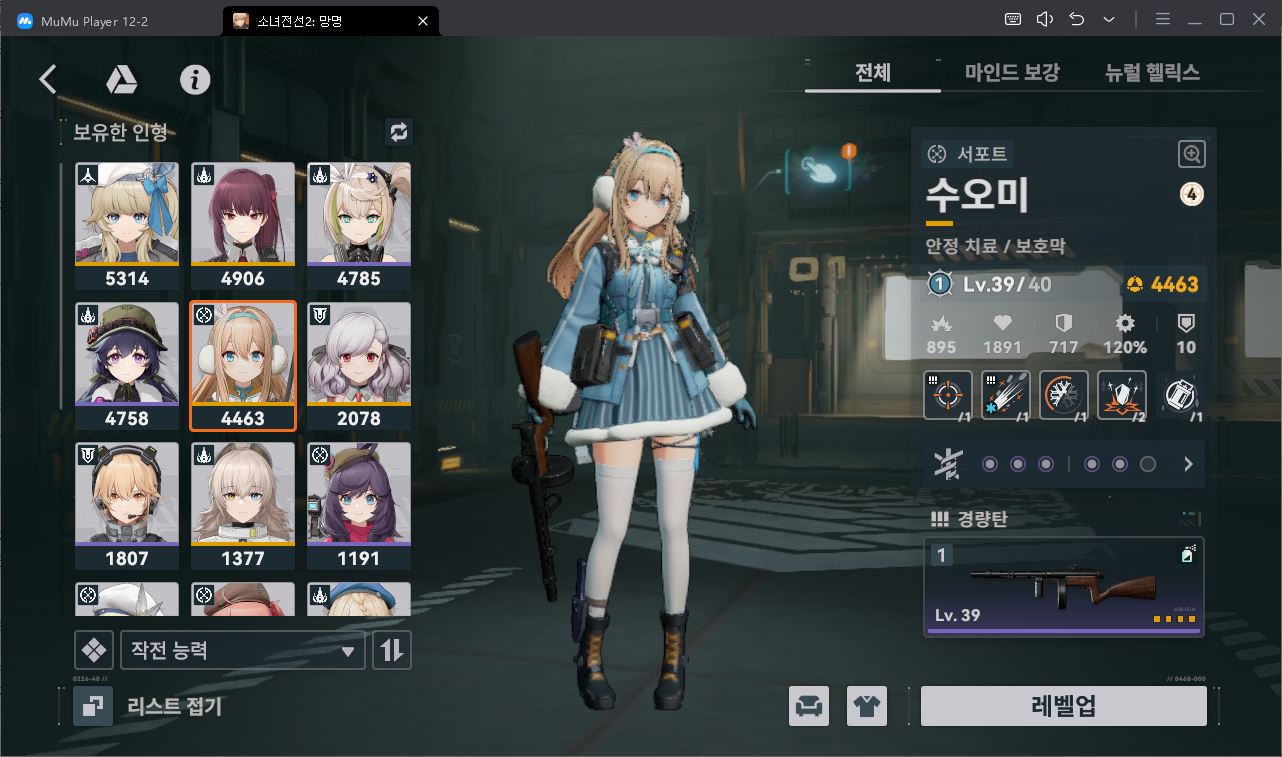Open the magnifier detail view button

1191,154
